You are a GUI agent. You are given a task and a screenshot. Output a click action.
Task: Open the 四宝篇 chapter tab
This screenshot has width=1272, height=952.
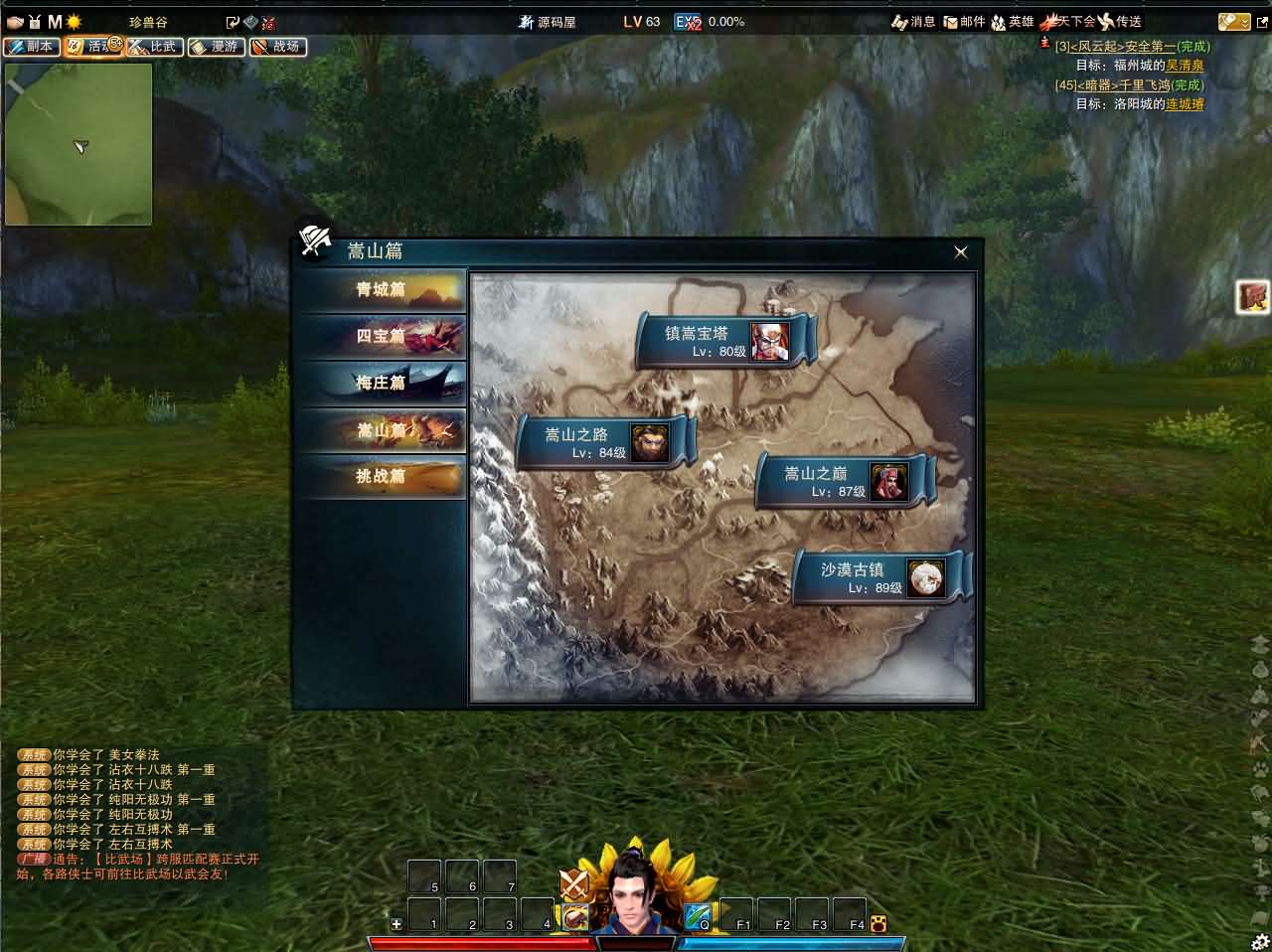click(383, 337)
